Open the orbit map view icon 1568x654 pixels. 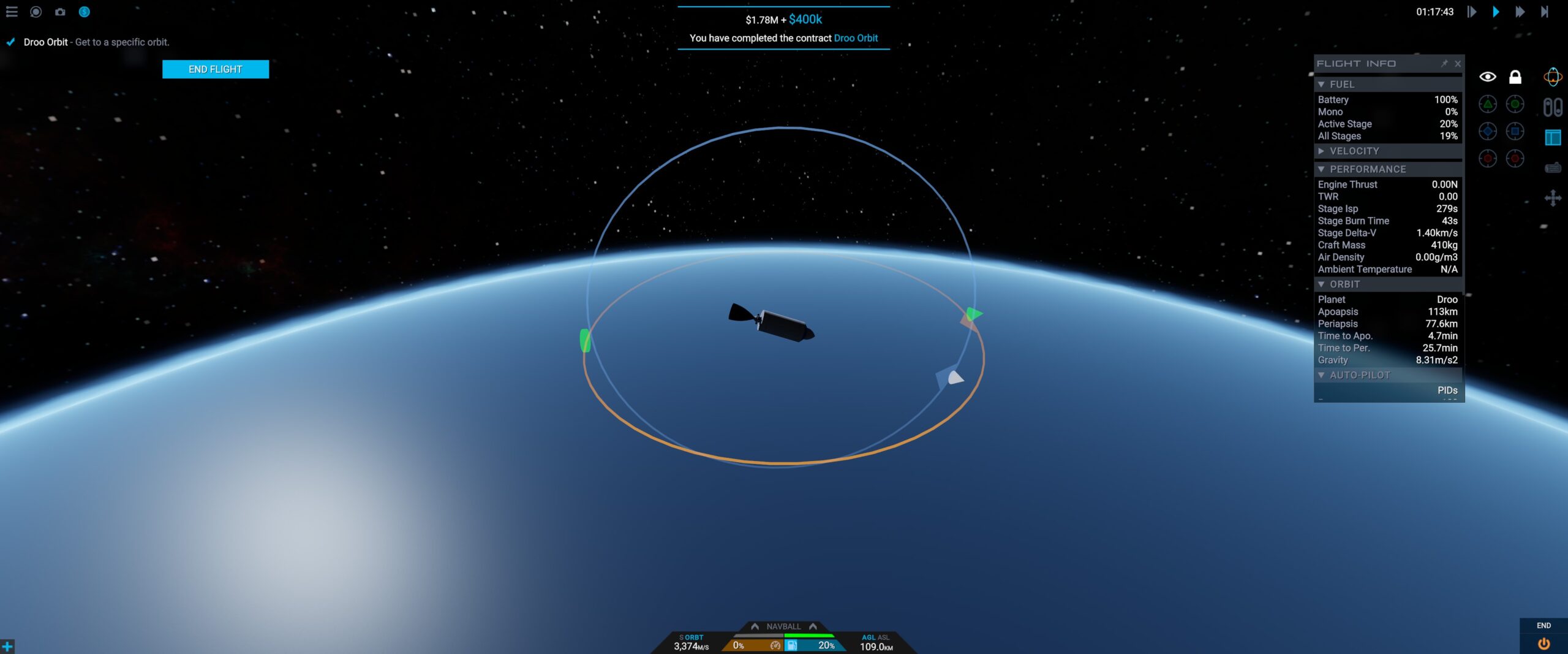(1553, 77)
